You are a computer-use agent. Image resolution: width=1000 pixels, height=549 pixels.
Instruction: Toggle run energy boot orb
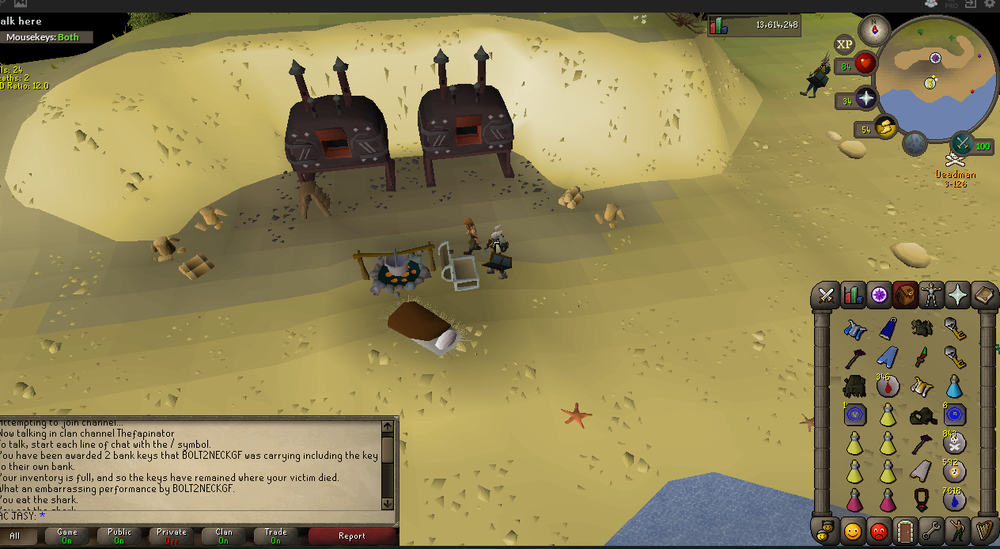tap(886, 127)
